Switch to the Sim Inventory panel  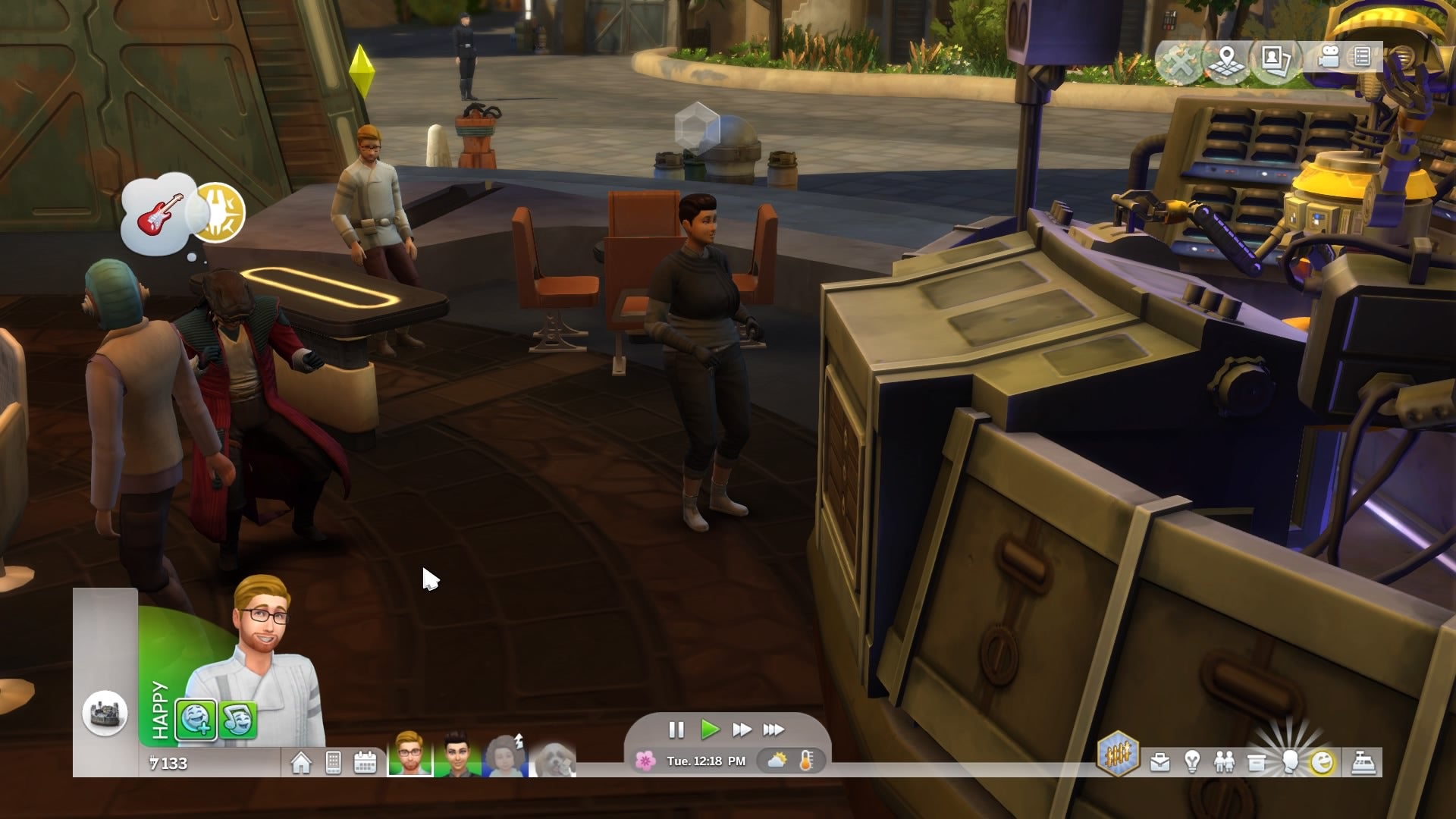1257,761
